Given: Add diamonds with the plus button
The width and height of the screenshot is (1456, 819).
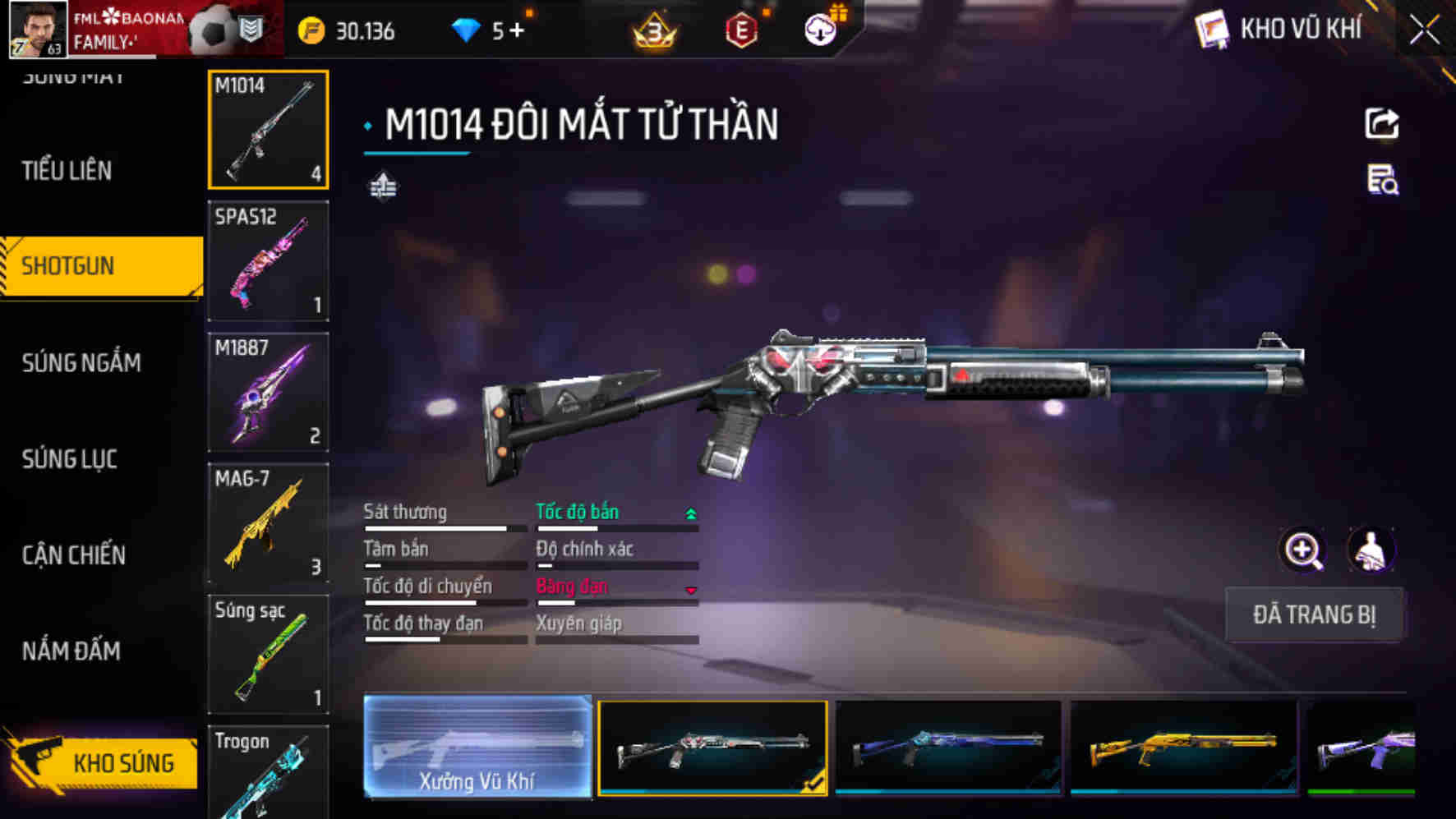Looking at the screenshot, I should 517,31.
